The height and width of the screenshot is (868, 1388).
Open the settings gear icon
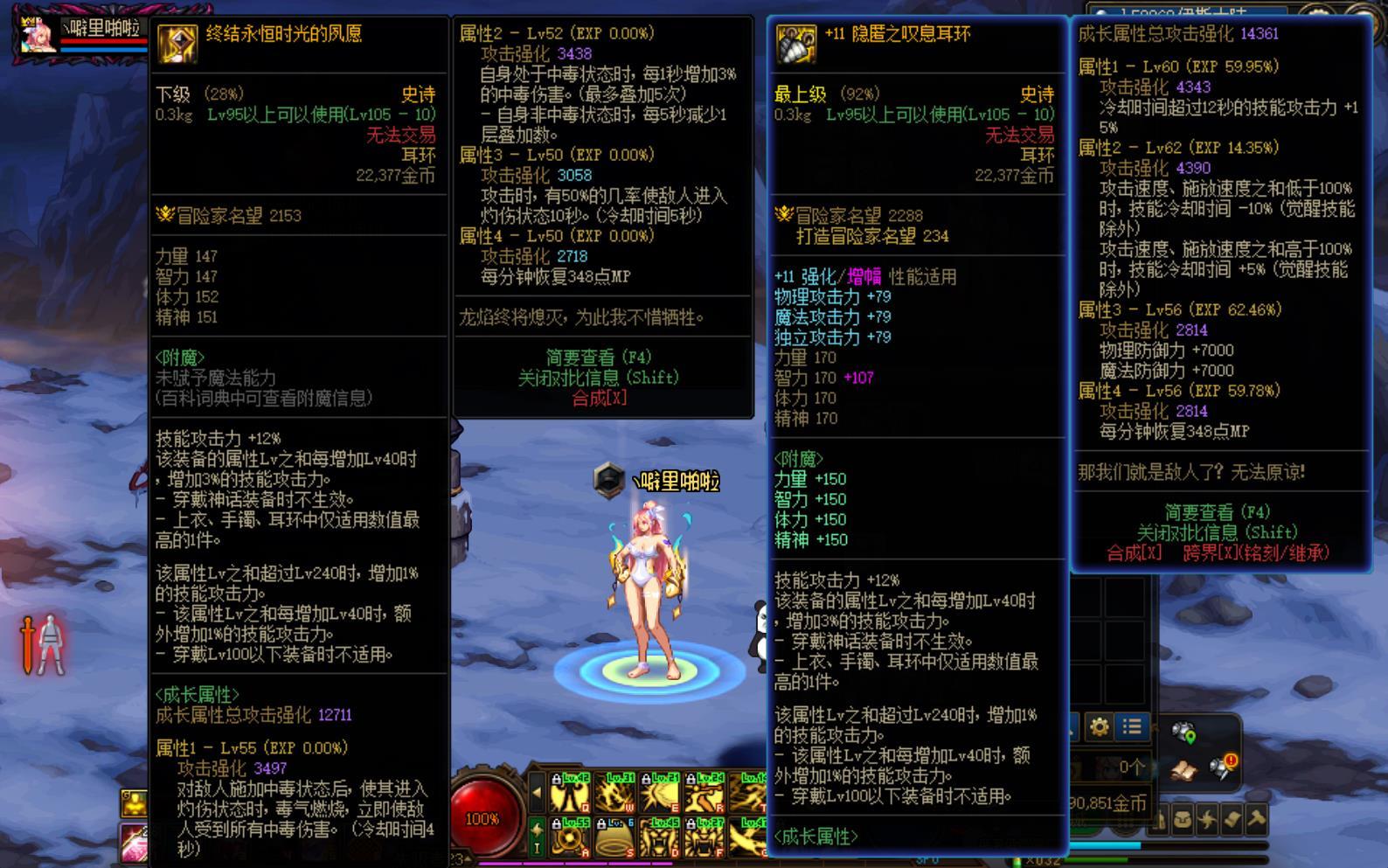1100,728
